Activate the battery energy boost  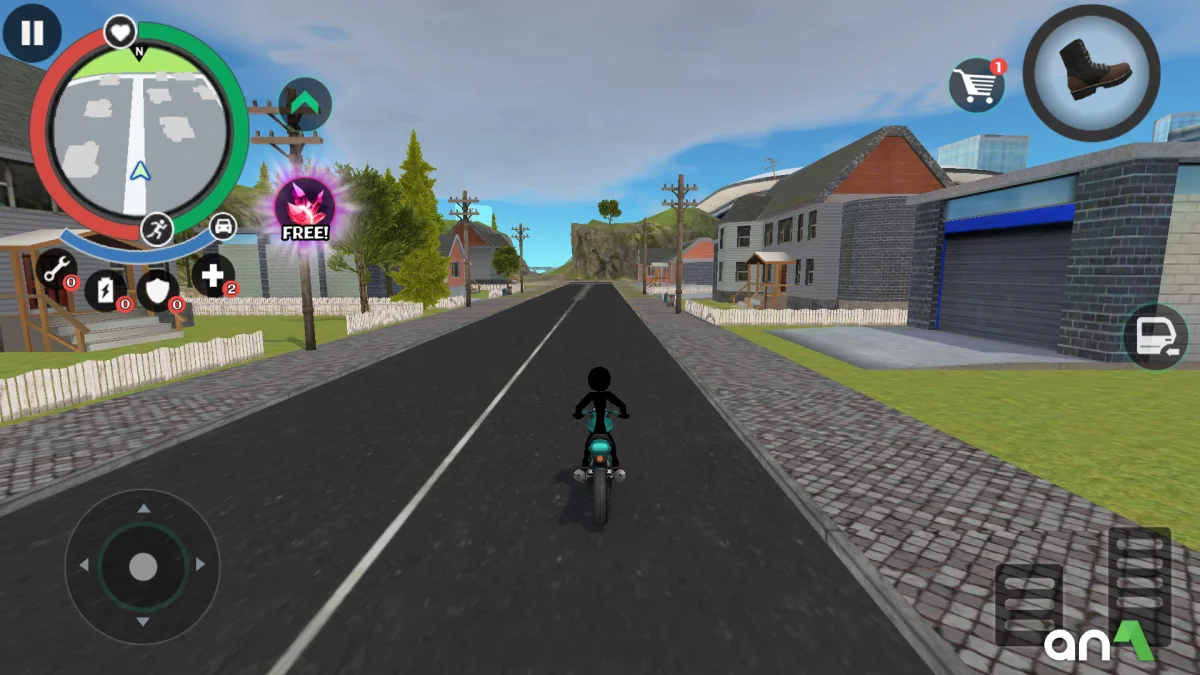coord(105,289)
